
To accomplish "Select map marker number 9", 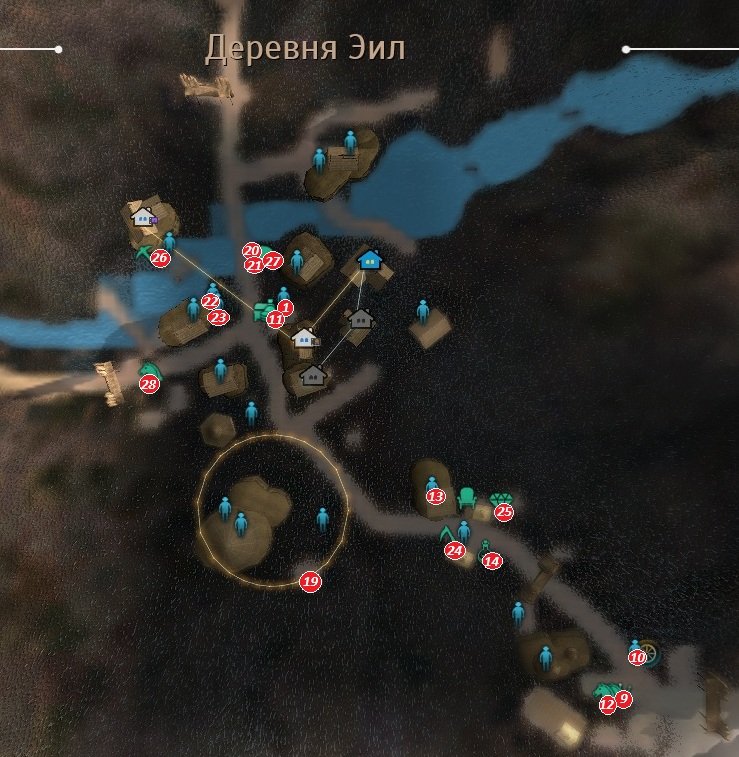I will [624, 699].
